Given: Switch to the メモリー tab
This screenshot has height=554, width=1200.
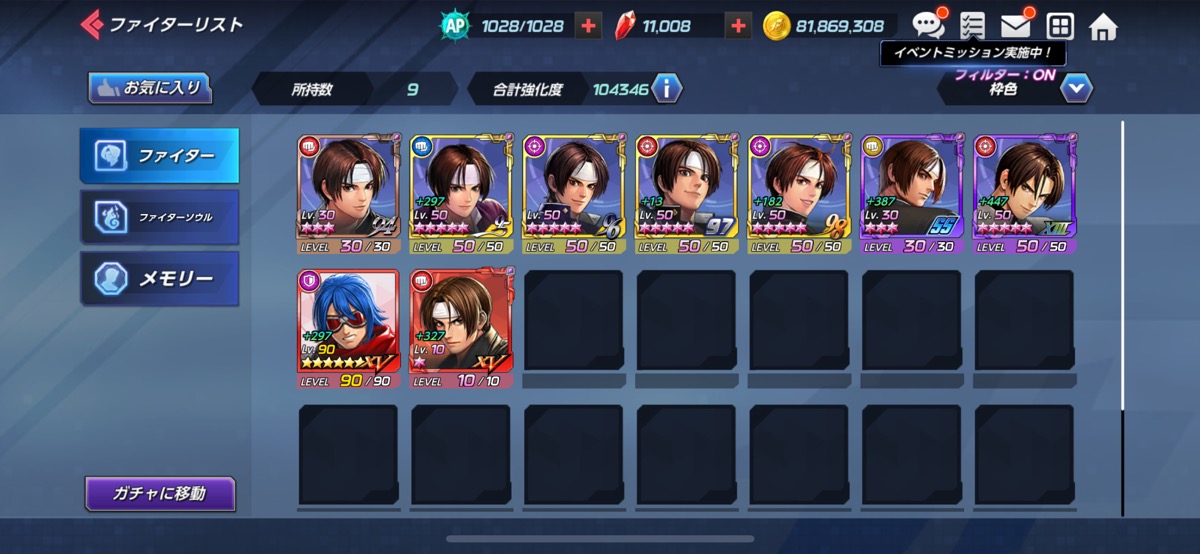Looking at the screenshot, I should coord(160,278).
